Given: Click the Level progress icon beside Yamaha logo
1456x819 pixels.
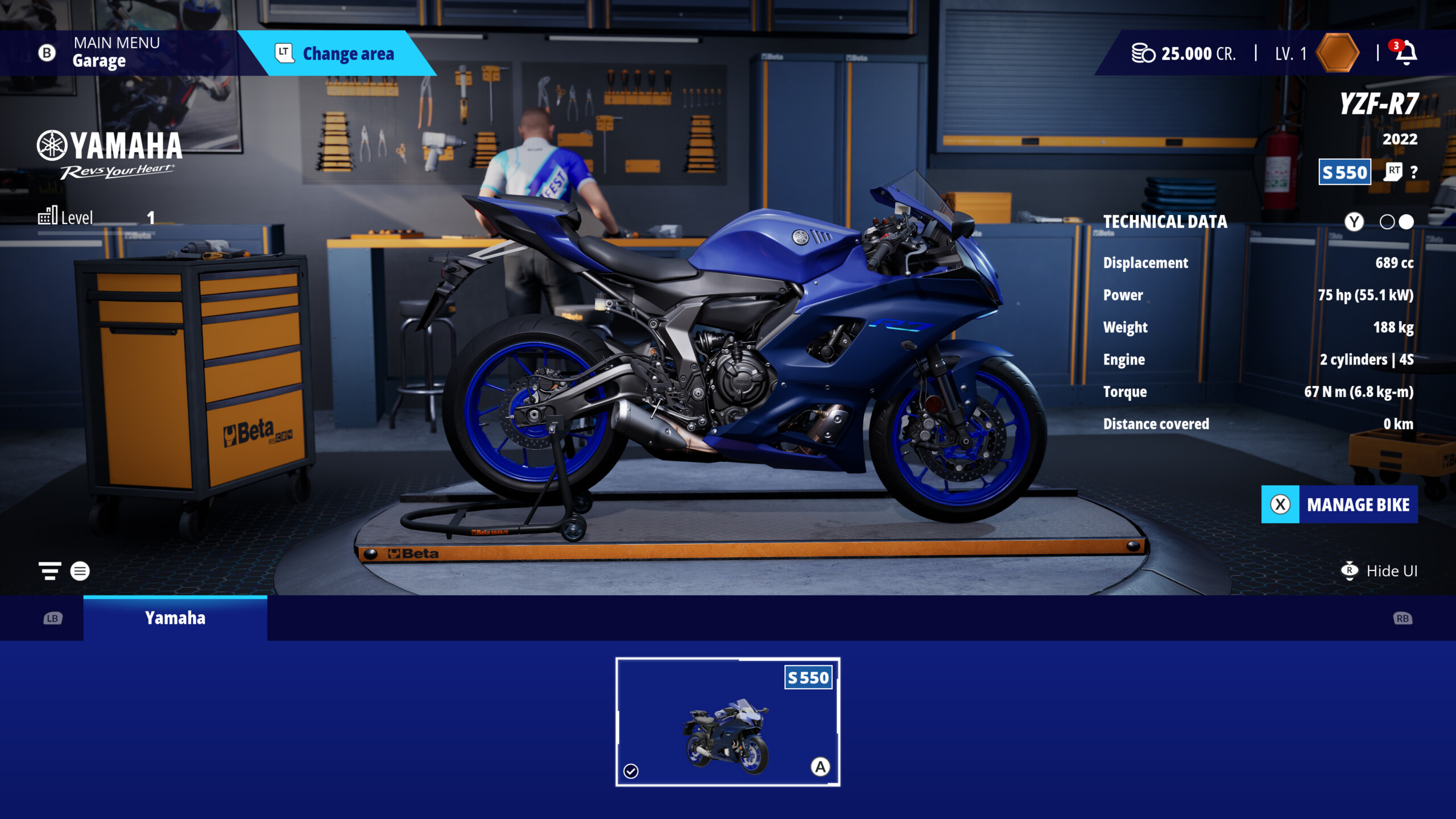Looking at the screenshot, I should (48, 216).
